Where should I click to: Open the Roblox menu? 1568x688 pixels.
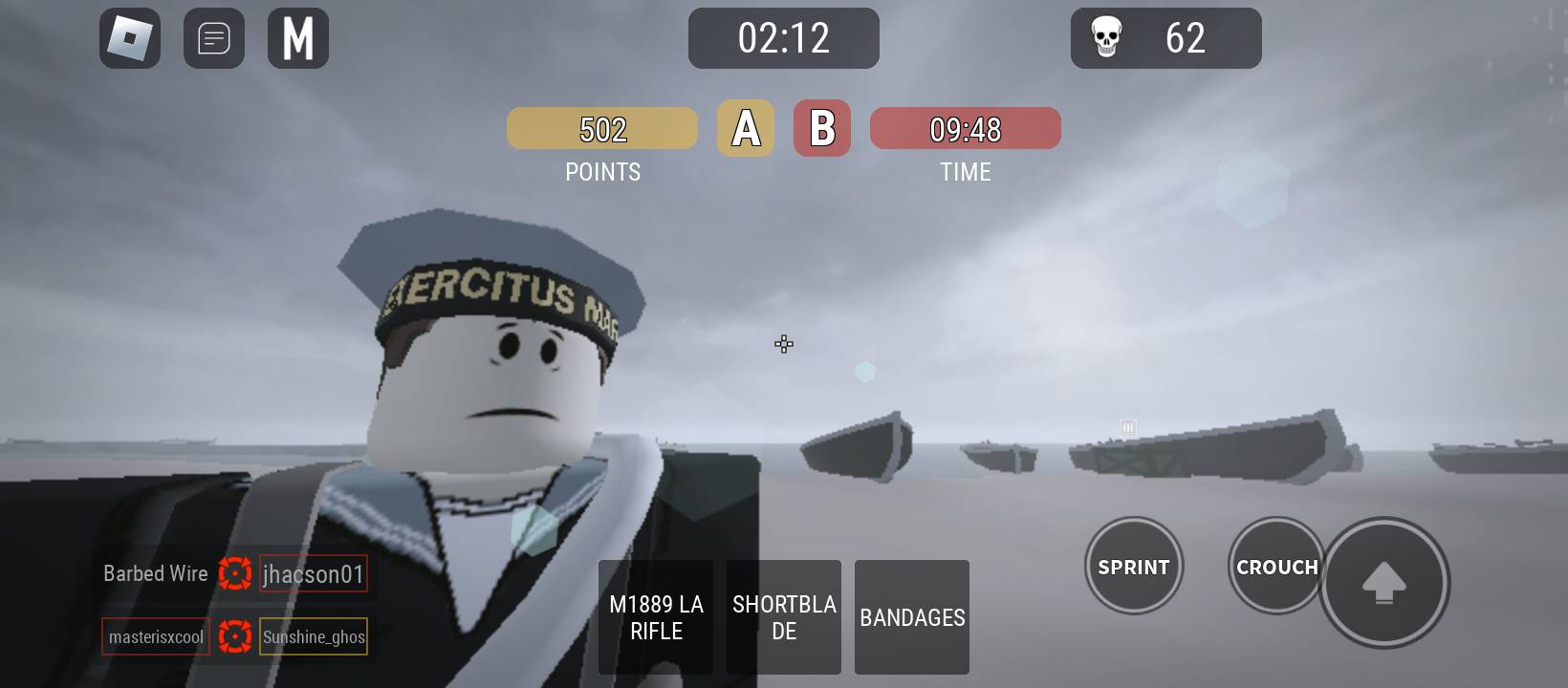pyautogui.click(x=130, y=38)
